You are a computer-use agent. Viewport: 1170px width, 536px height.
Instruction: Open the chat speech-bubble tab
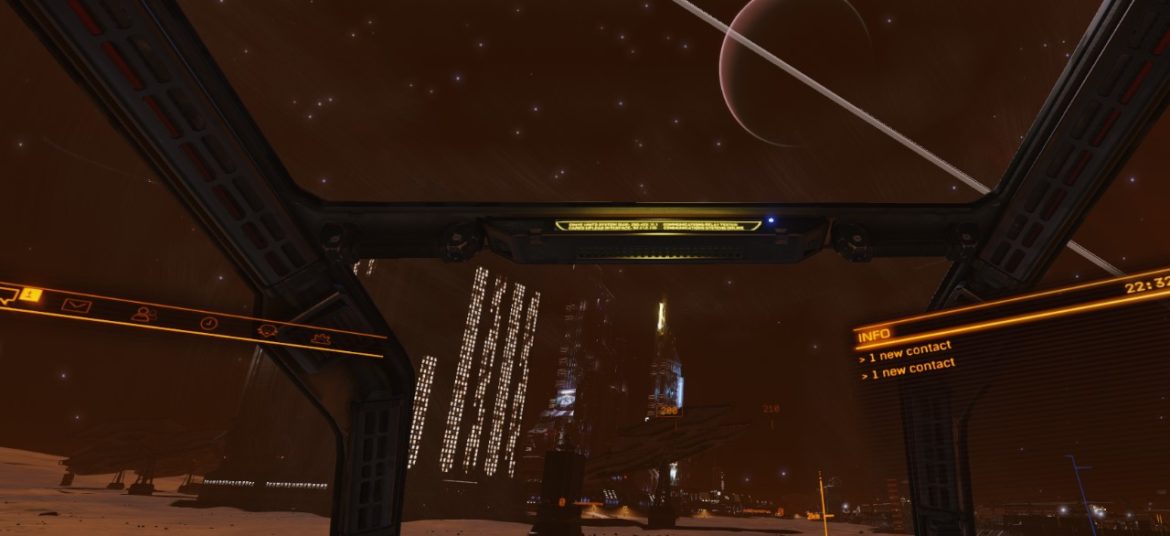[8, 294]
